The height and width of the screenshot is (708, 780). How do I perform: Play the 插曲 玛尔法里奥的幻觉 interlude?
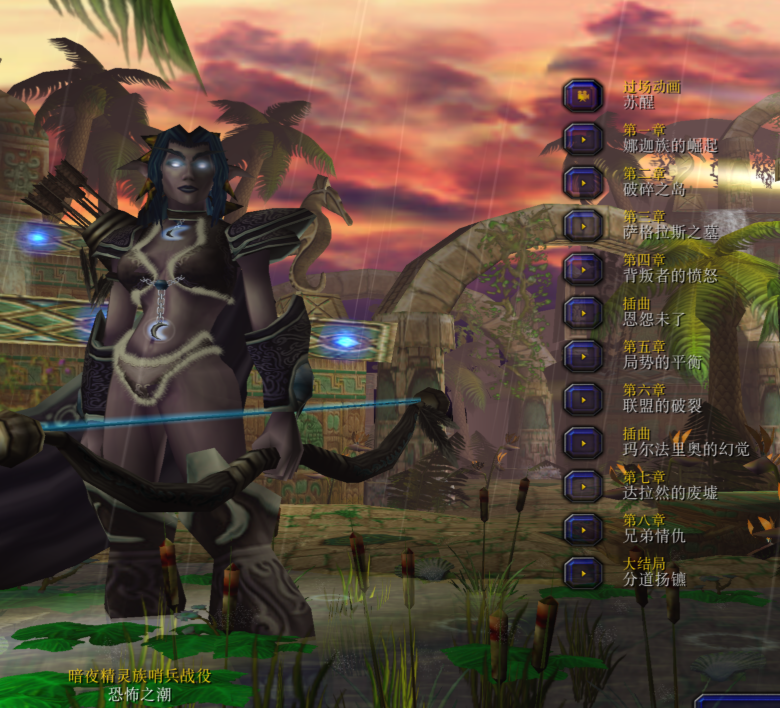click(582, 442)
